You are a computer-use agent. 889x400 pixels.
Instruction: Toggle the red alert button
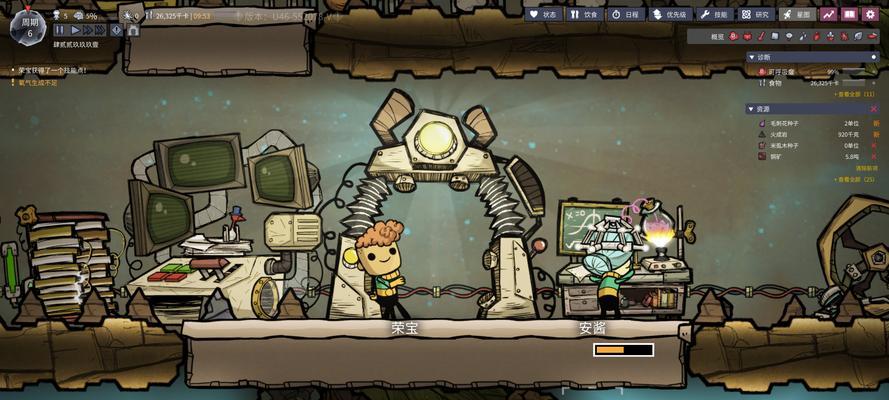click(x=116, y=31)
